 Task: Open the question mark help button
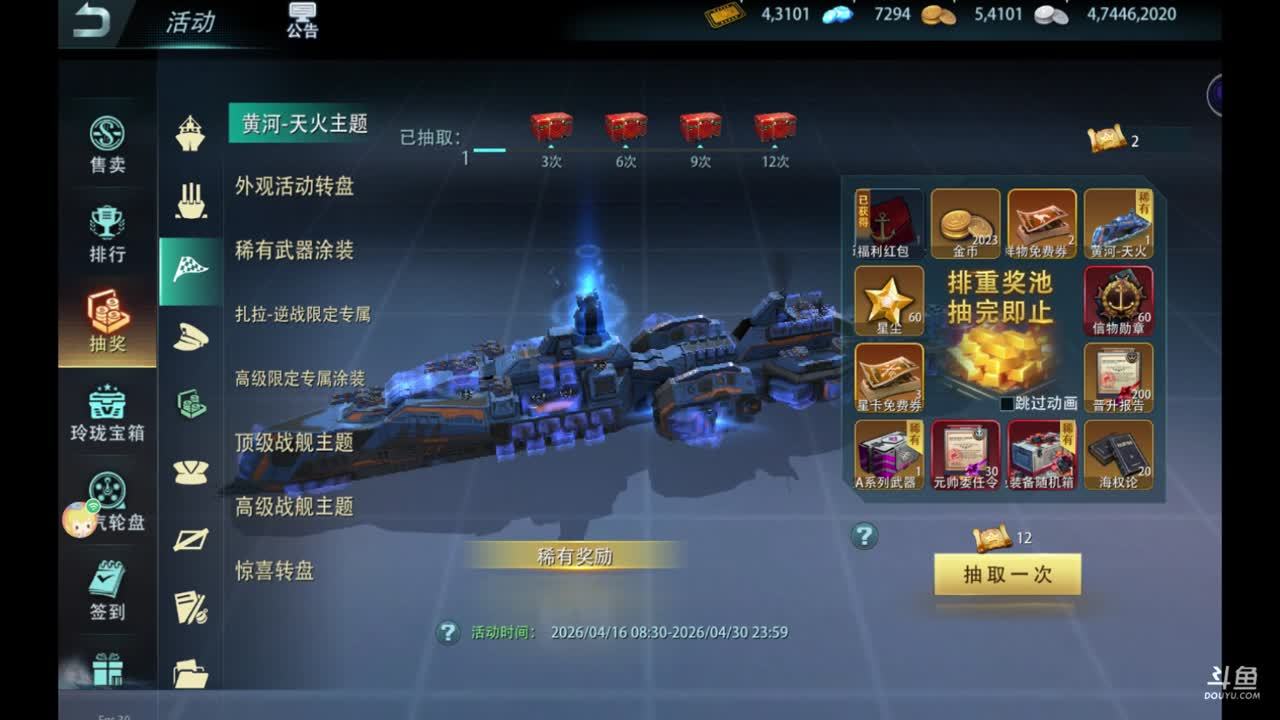[x=864, y=536]
